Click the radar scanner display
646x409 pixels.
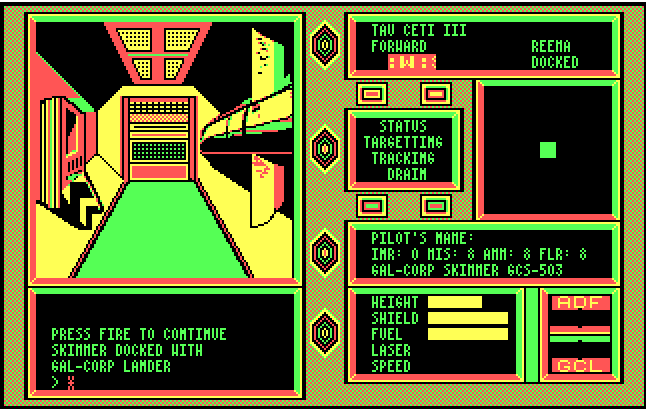(547, 150)
